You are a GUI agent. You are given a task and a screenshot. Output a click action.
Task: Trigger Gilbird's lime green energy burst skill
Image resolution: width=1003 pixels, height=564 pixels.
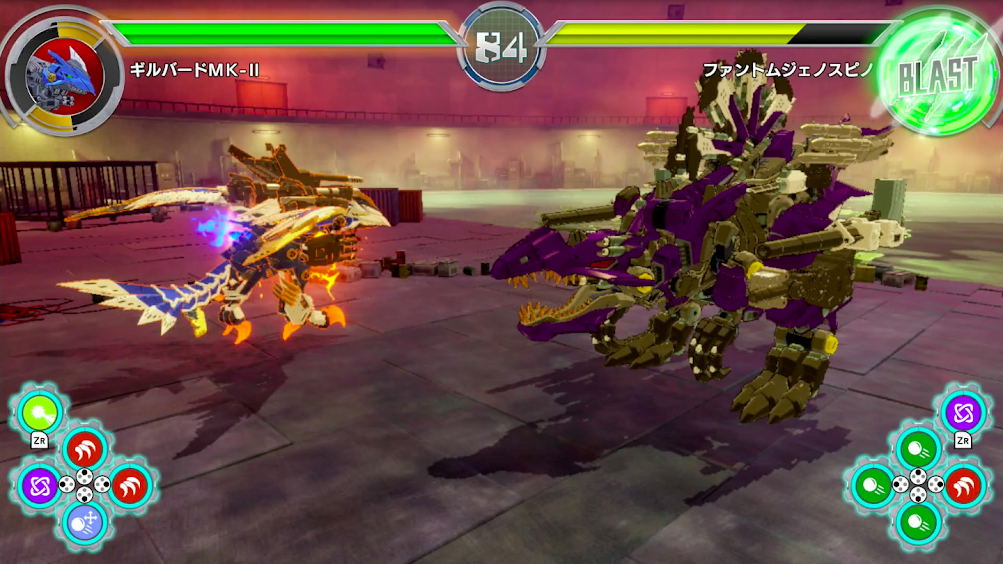click(40, 411)
